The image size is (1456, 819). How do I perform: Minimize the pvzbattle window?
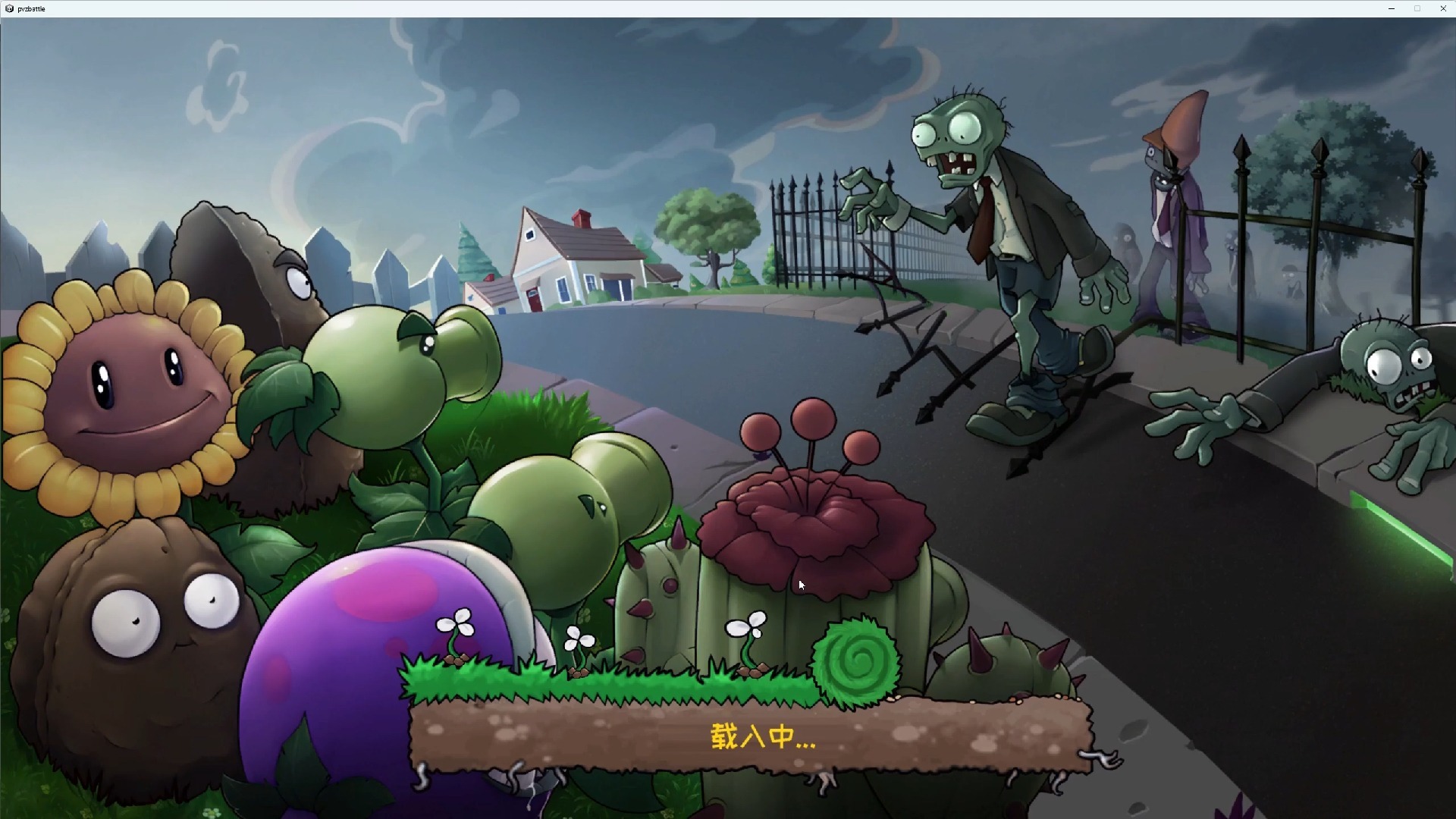[x=1392, y=8]
